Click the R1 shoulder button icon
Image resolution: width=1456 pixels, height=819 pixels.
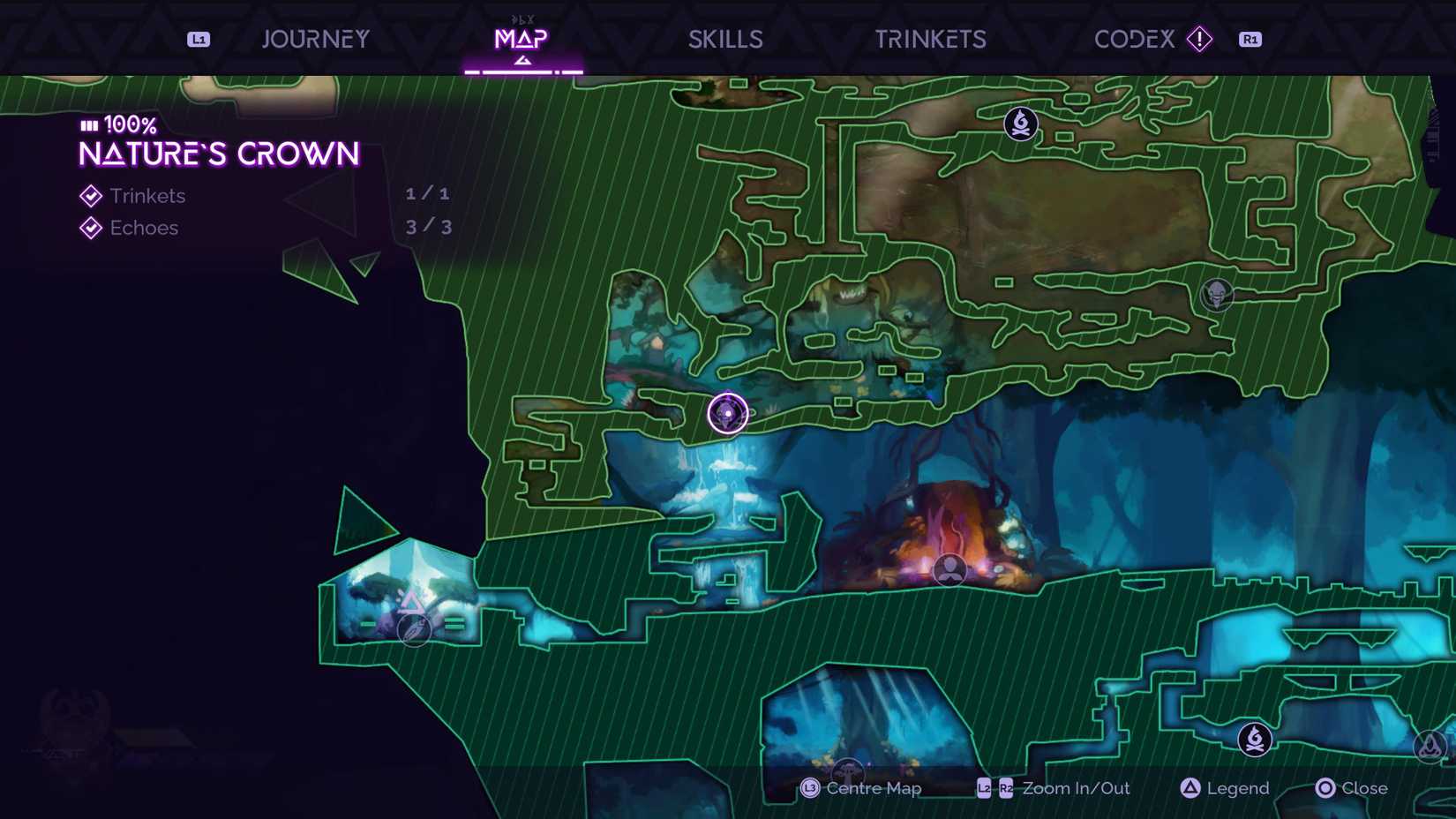point(1250,39)
